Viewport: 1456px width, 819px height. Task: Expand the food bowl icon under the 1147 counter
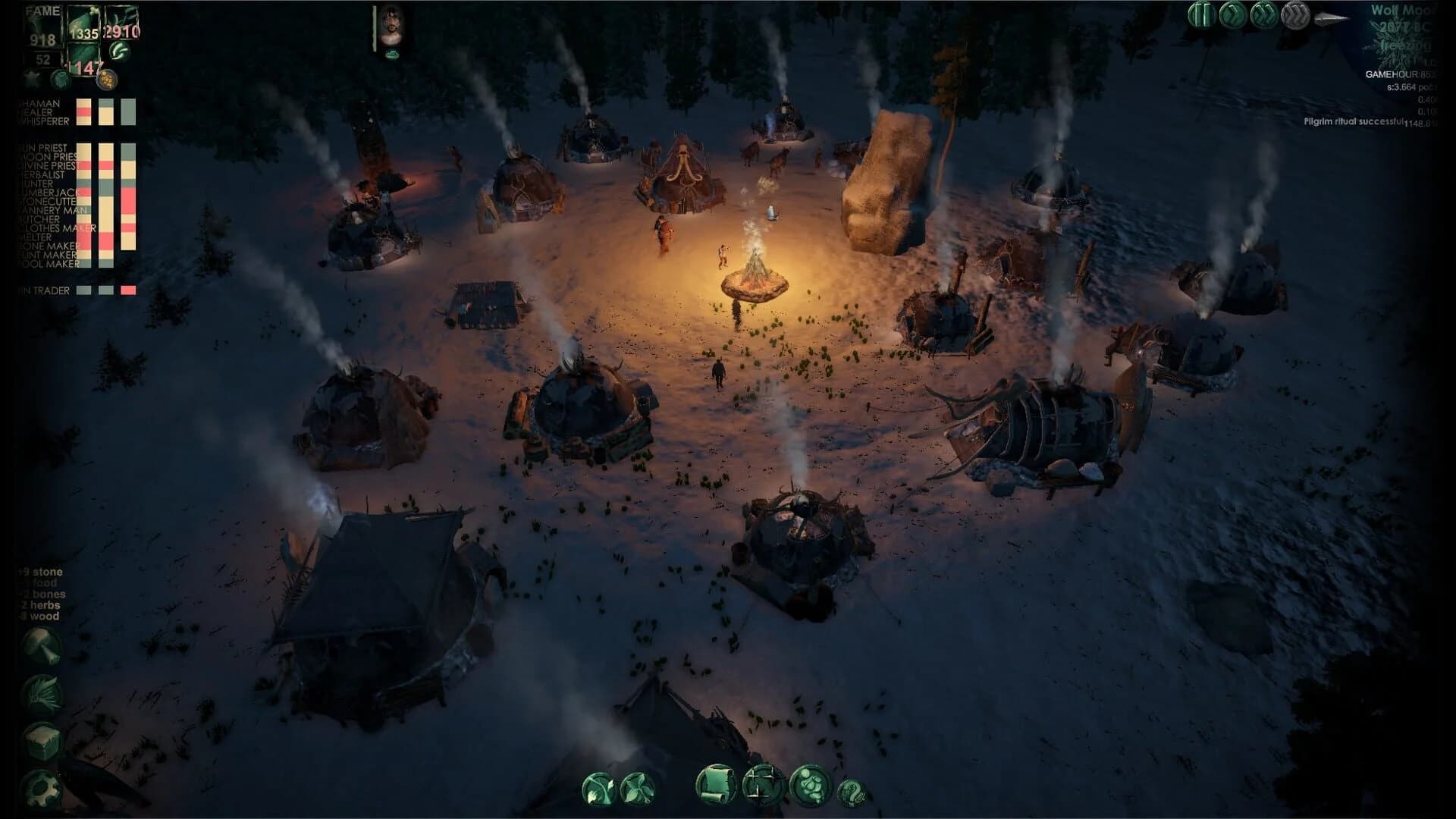107,80
